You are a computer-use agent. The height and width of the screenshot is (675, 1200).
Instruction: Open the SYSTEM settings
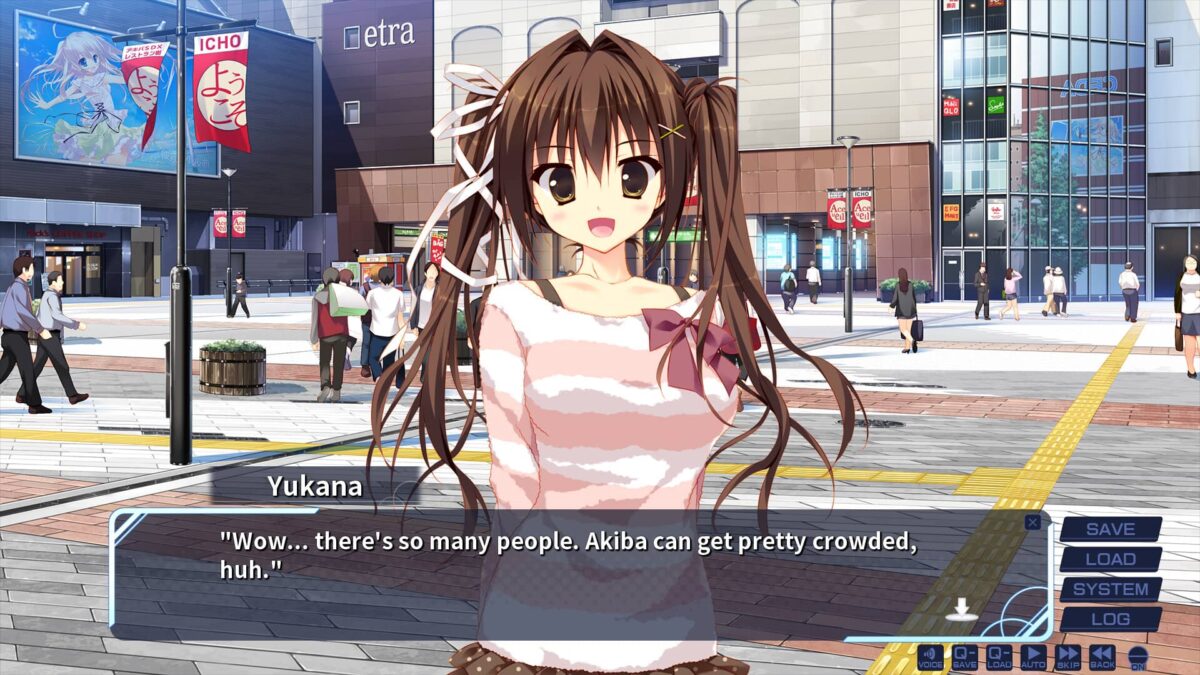click(x=1110, y=589)
